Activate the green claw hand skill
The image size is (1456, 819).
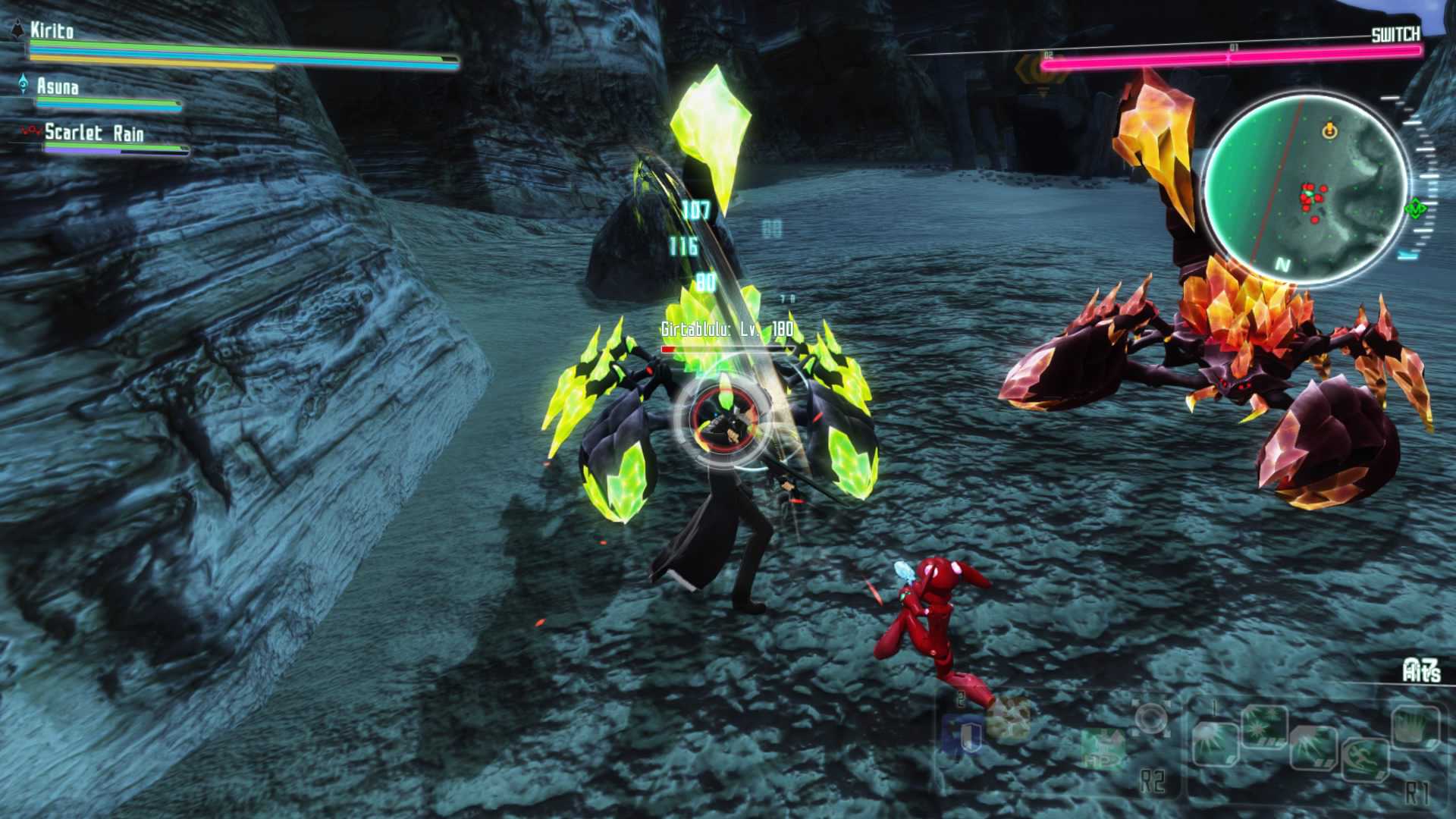(x=1415, y=727)
